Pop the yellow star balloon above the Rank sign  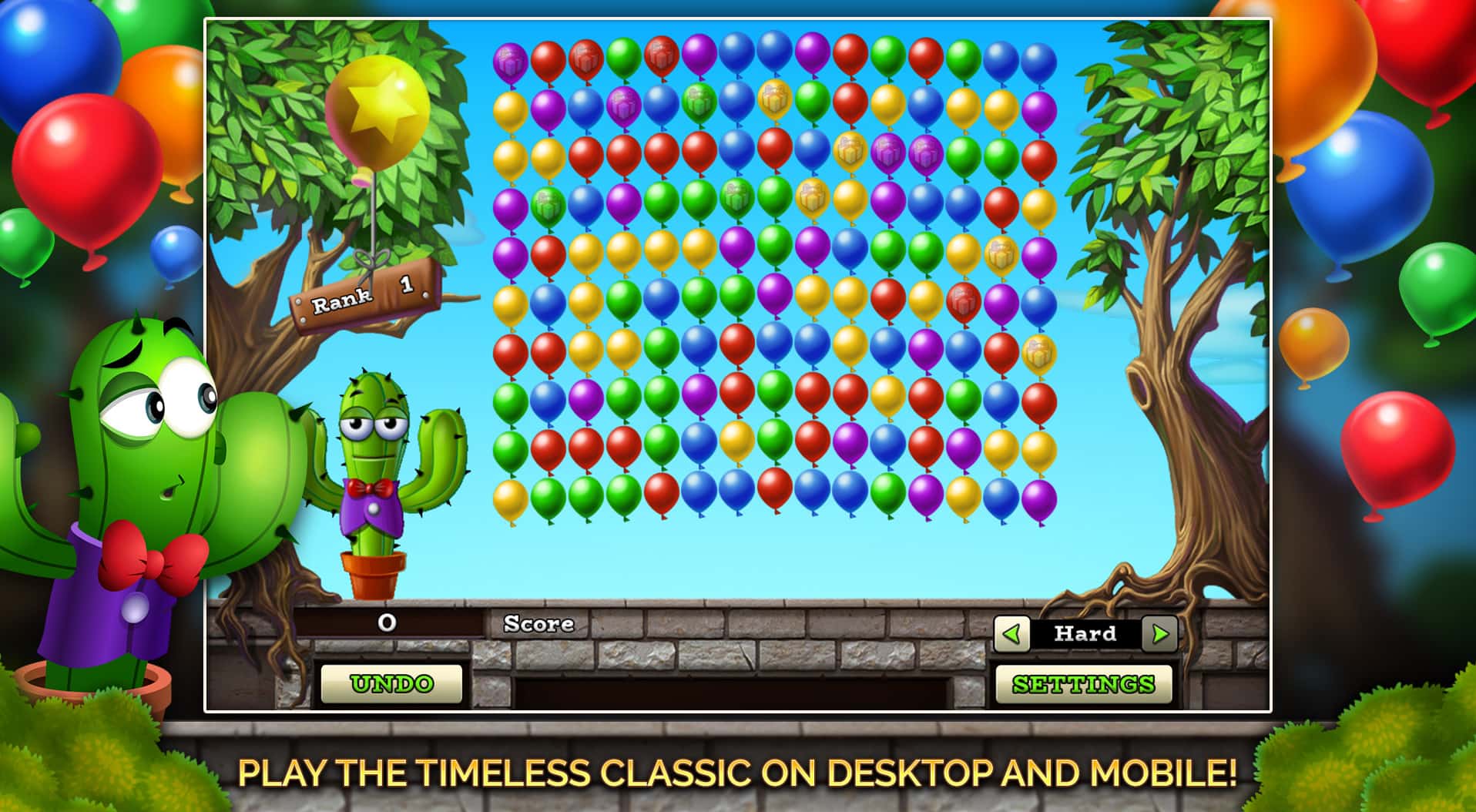pos(377,108)
